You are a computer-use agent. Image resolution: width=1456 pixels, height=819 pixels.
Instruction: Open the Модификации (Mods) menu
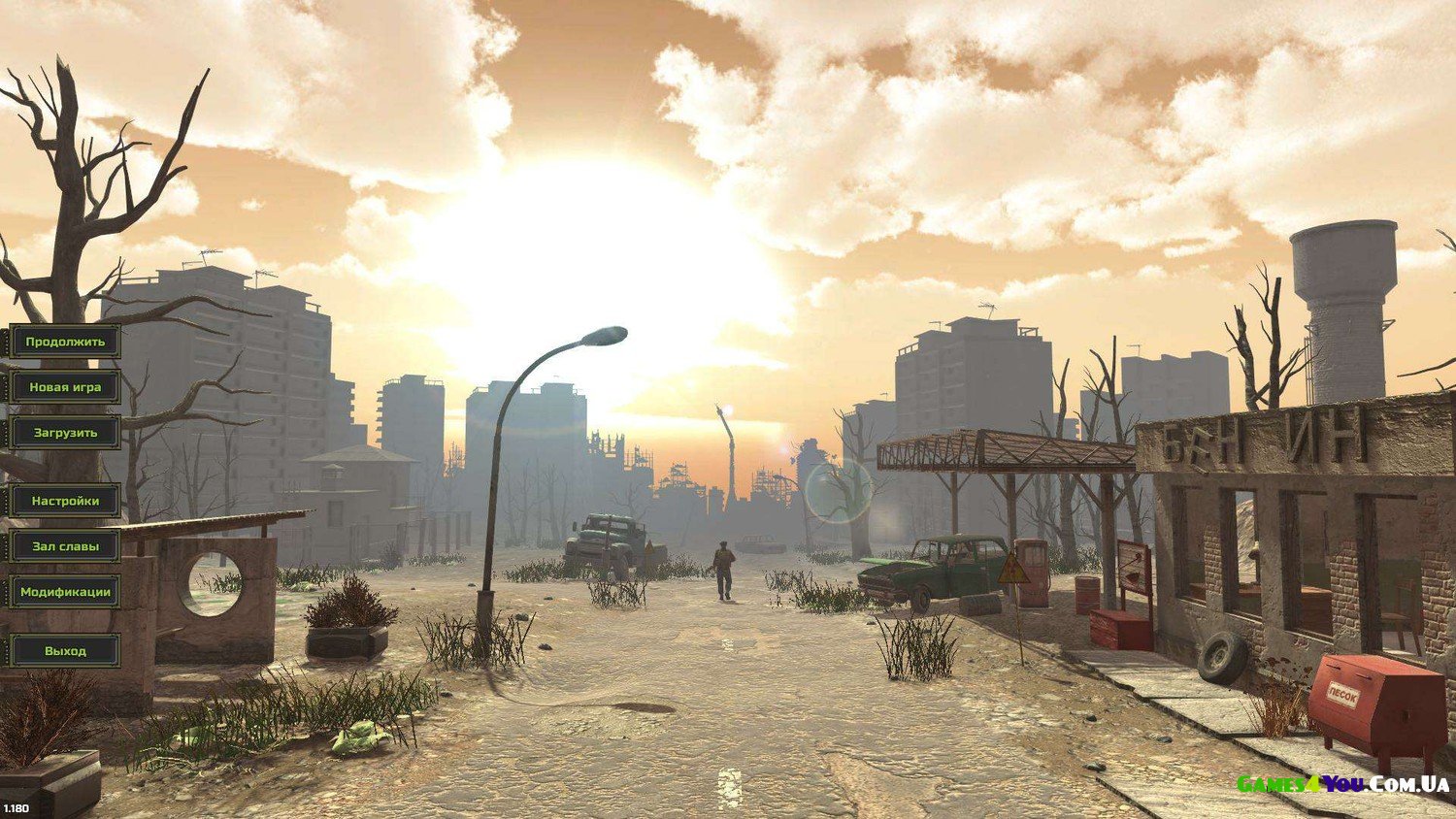tap(65, 592)
